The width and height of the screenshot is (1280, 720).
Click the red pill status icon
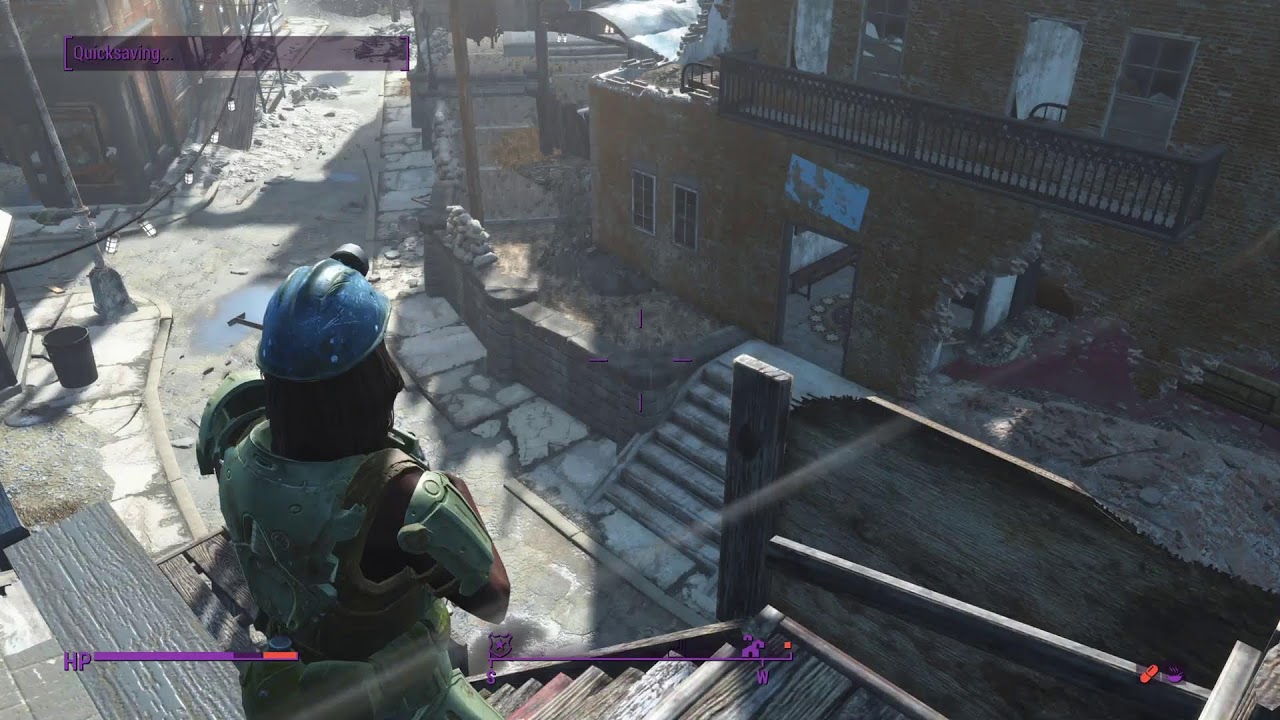(x=1150, y=674)
